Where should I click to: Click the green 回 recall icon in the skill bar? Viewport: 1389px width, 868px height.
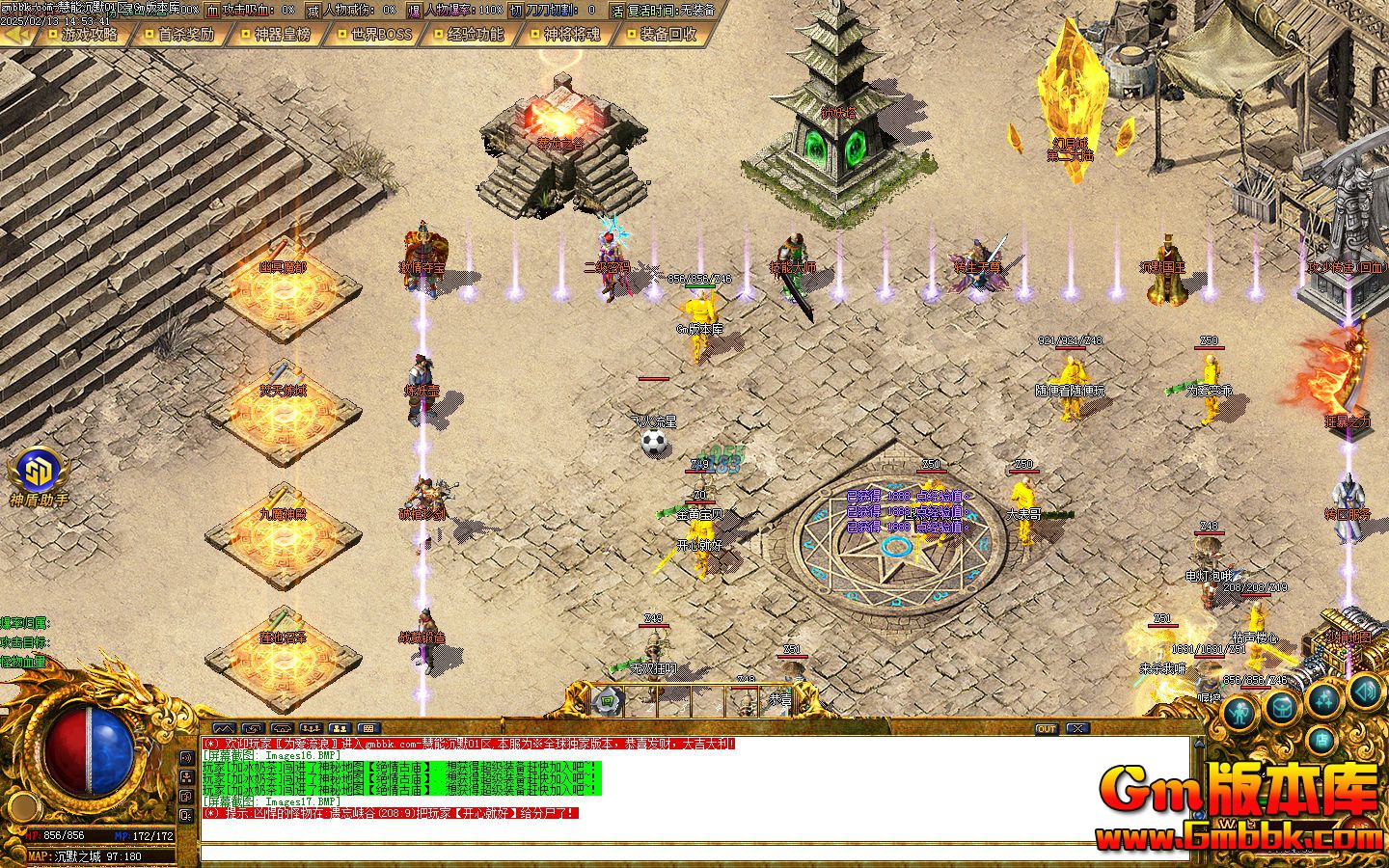(x=606, y=701)
